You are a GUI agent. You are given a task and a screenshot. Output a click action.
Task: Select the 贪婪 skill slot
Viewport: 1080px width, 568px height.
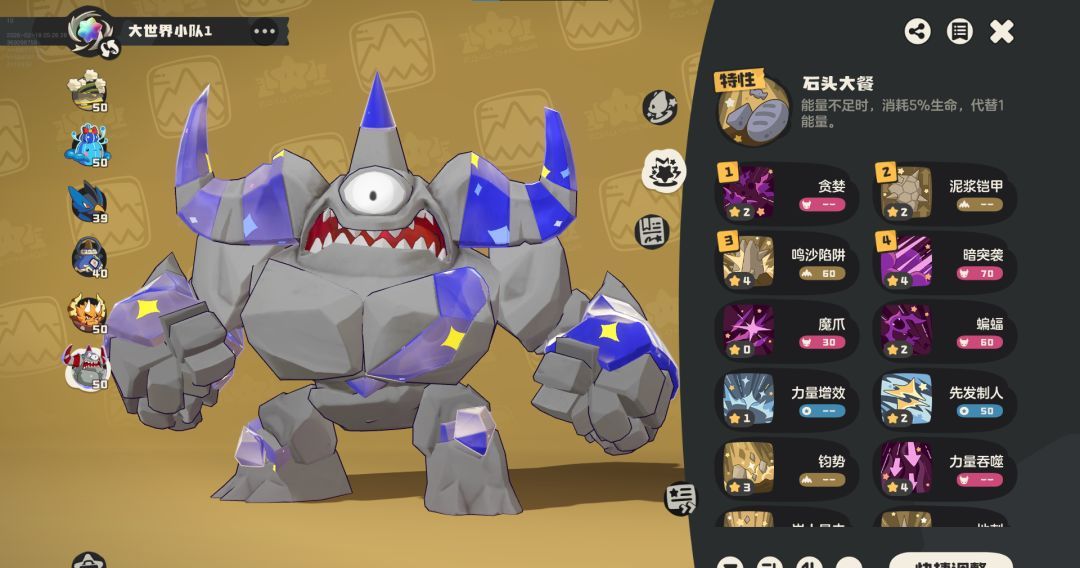pos(787,194)
